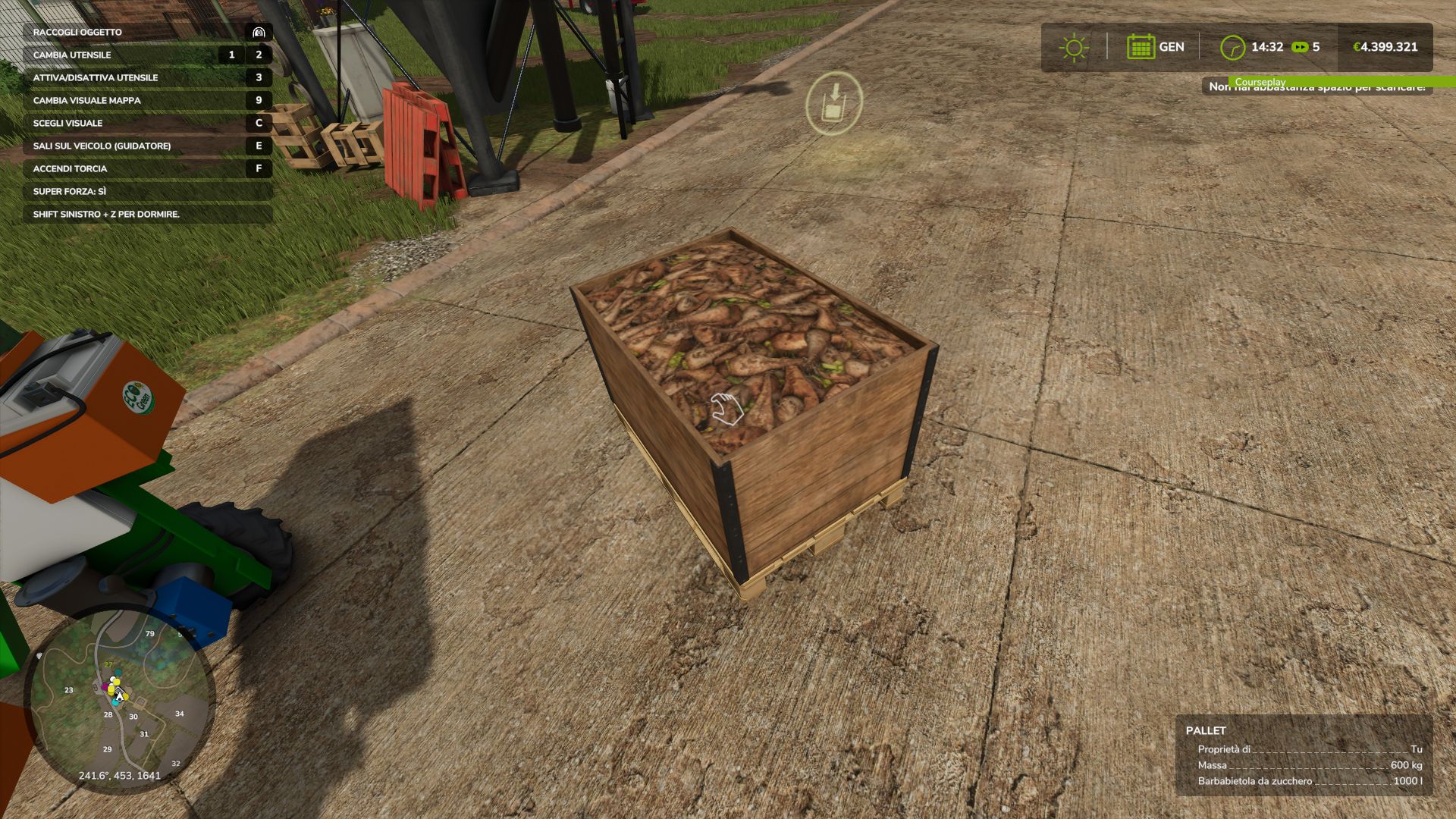Click the game clock icon

click(x=1232, y=48)
